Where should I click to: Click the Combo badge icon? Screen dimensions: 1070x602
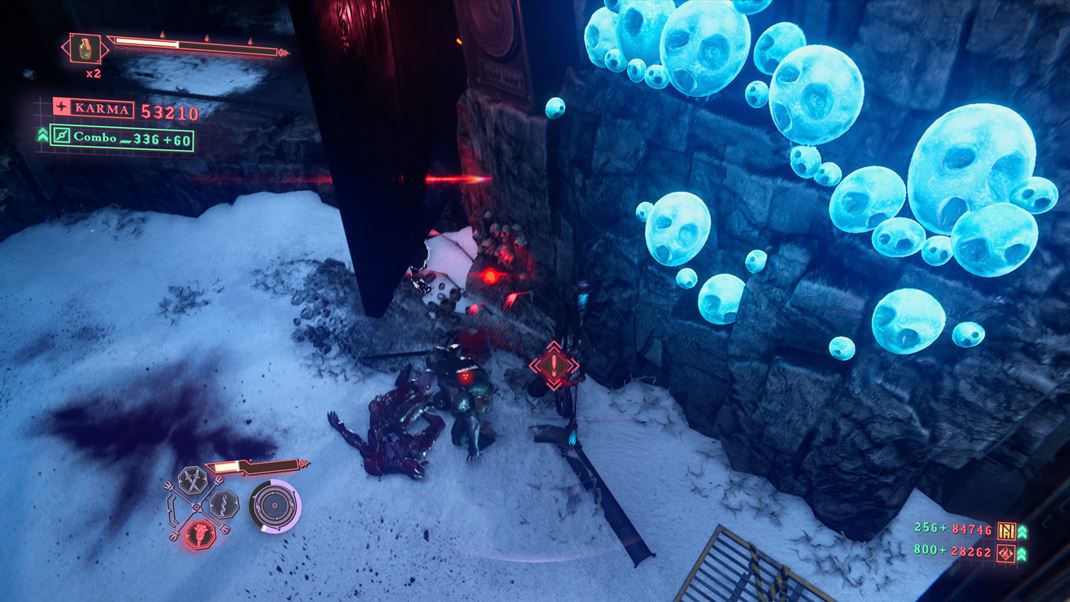[61, 137]
